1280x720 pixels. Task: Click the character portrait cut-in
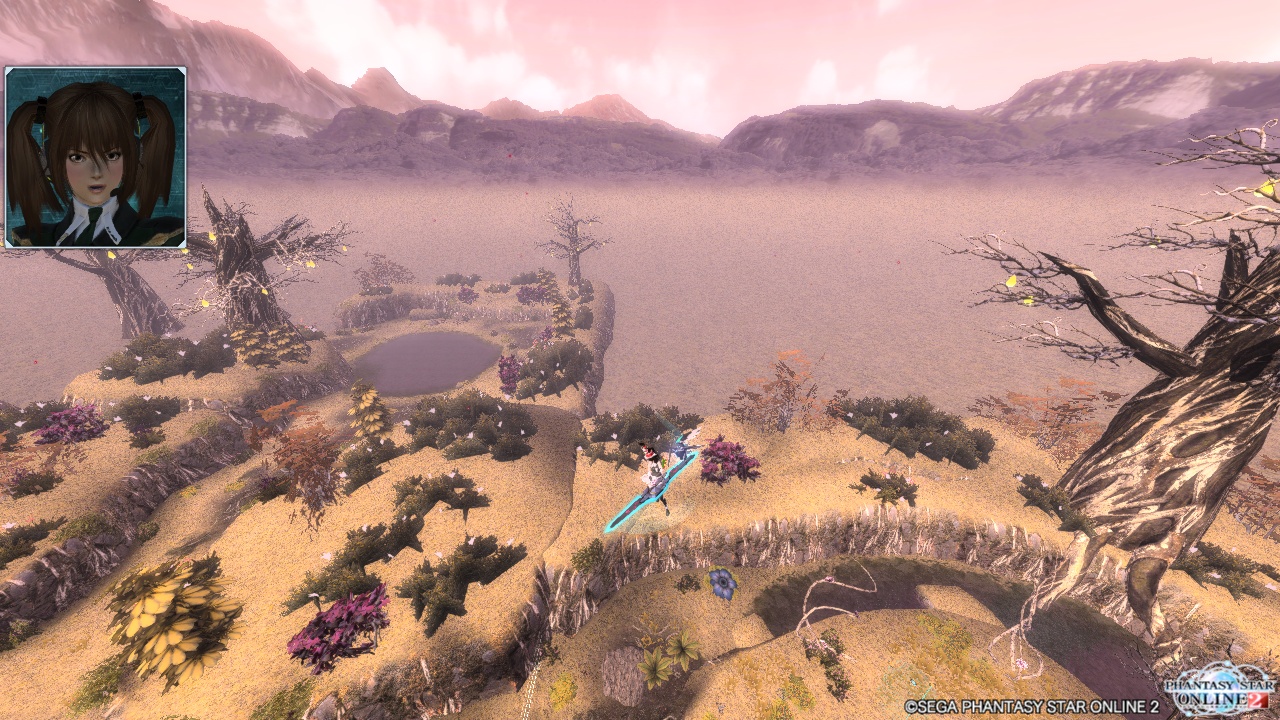click(96, 157)
